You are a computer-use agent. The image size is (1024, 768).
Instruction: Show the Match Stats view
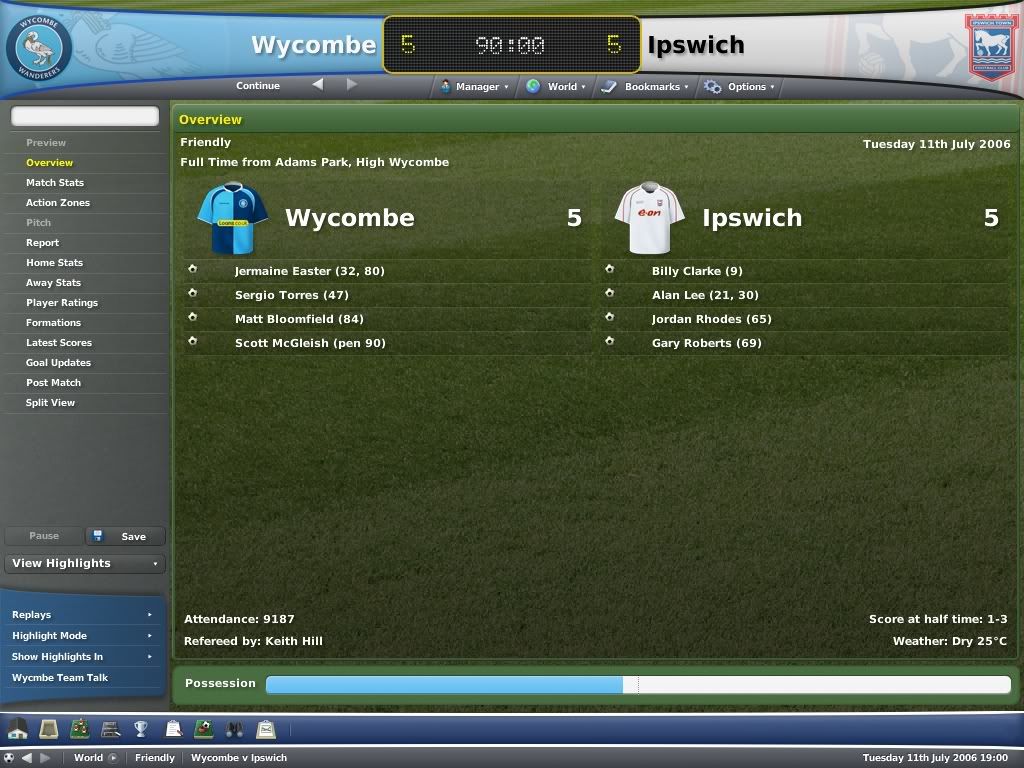pos(55,183)
